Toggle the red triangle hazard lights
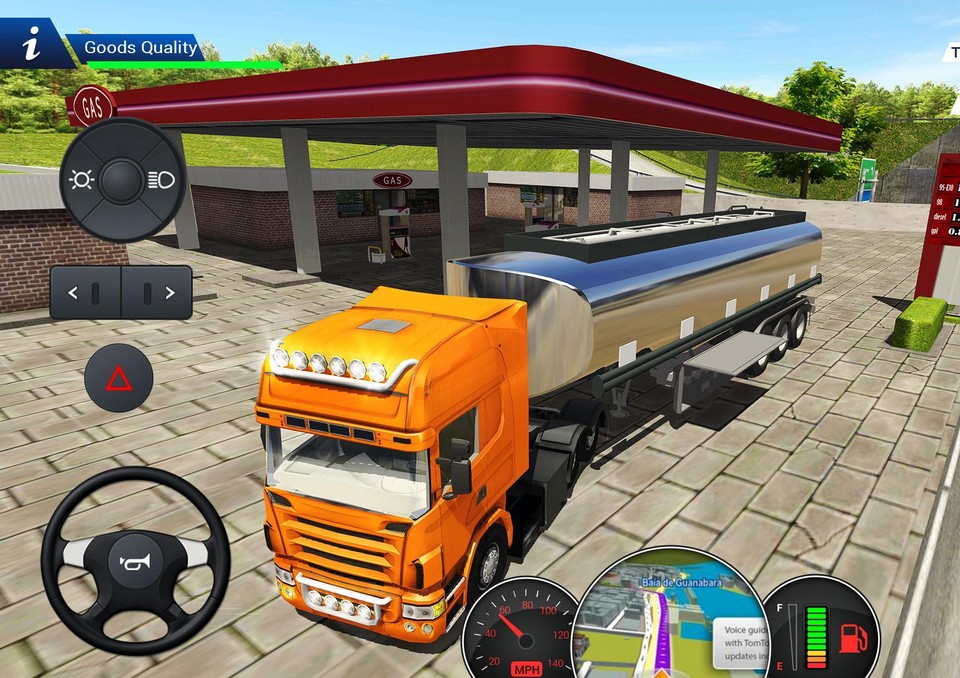 pos(119,378)
